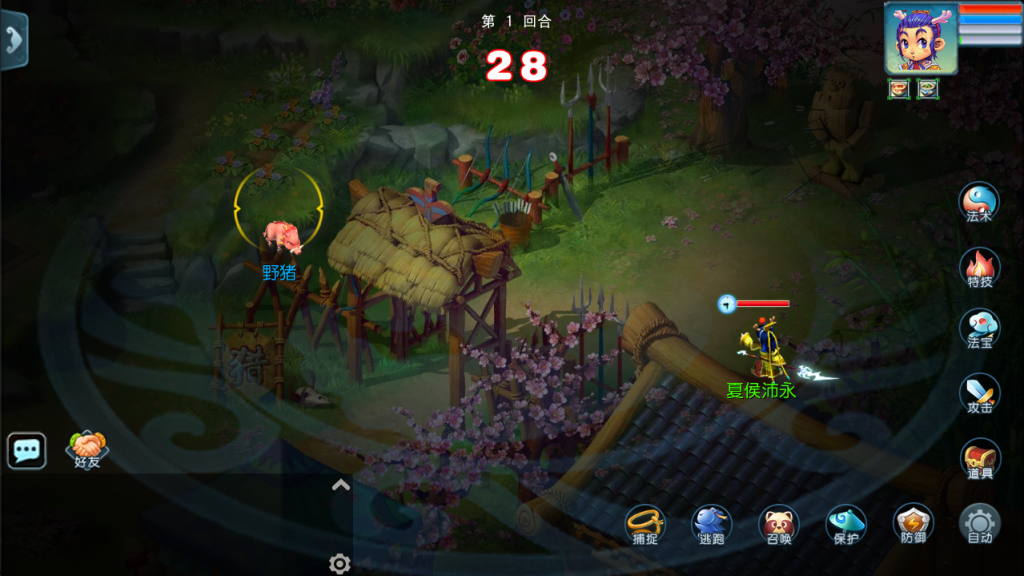Target the 野猪 wild boar enemy
This screenshot has width=1024, height=576.
tap(280, 236)
